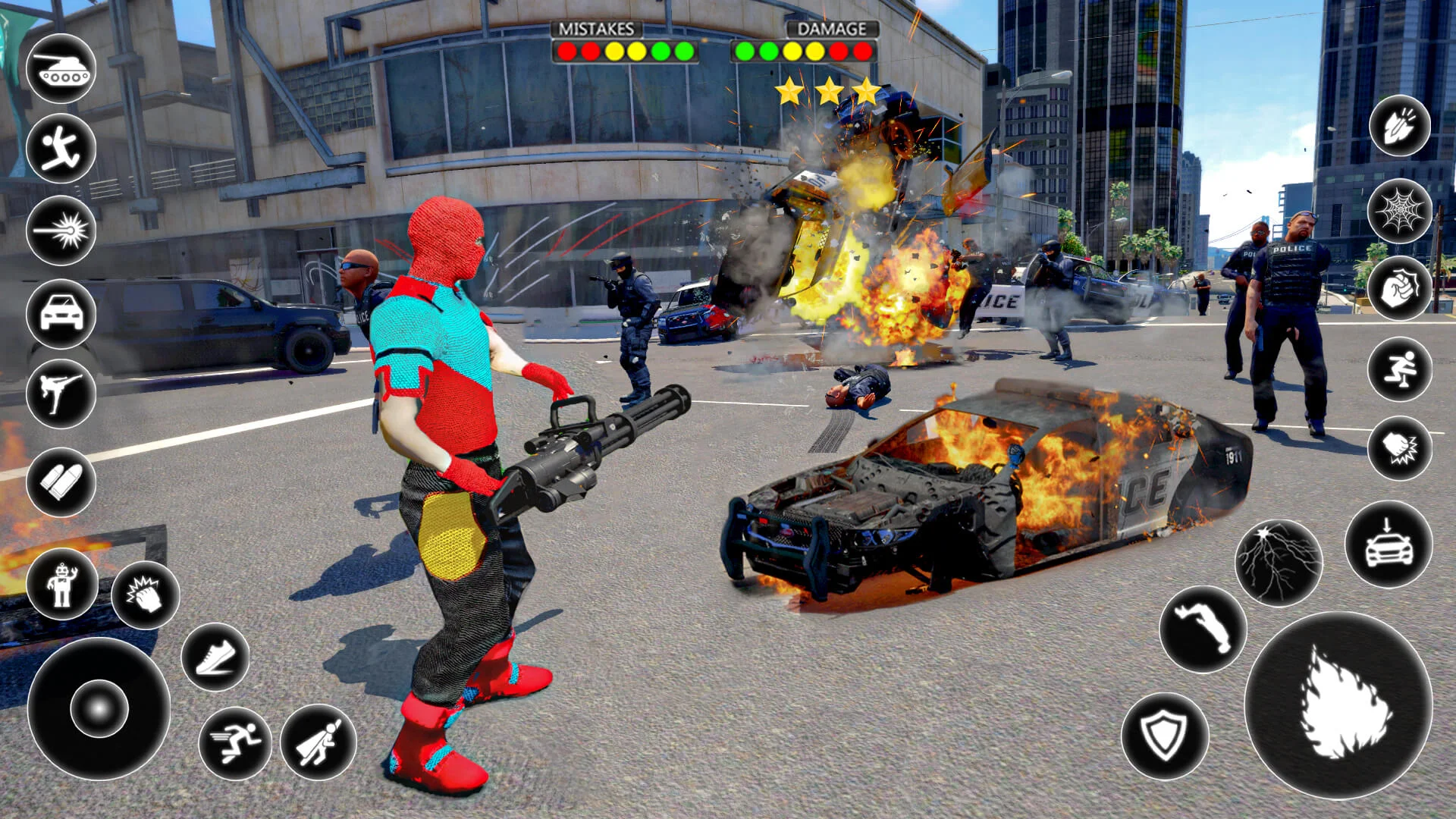This screenshot has height=819, width=1456.
Task: Trigger the caped hero fly button
Action: 318,742
